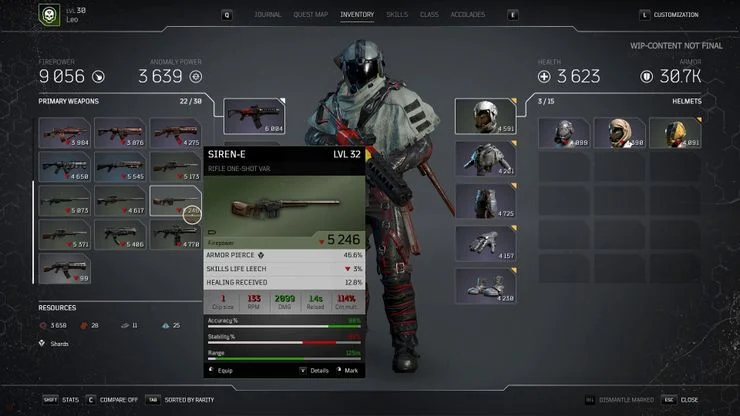Select the weapon slot showing 3 984 firepower
Viewport: 740px width, 416px height.
pos(64,134)
